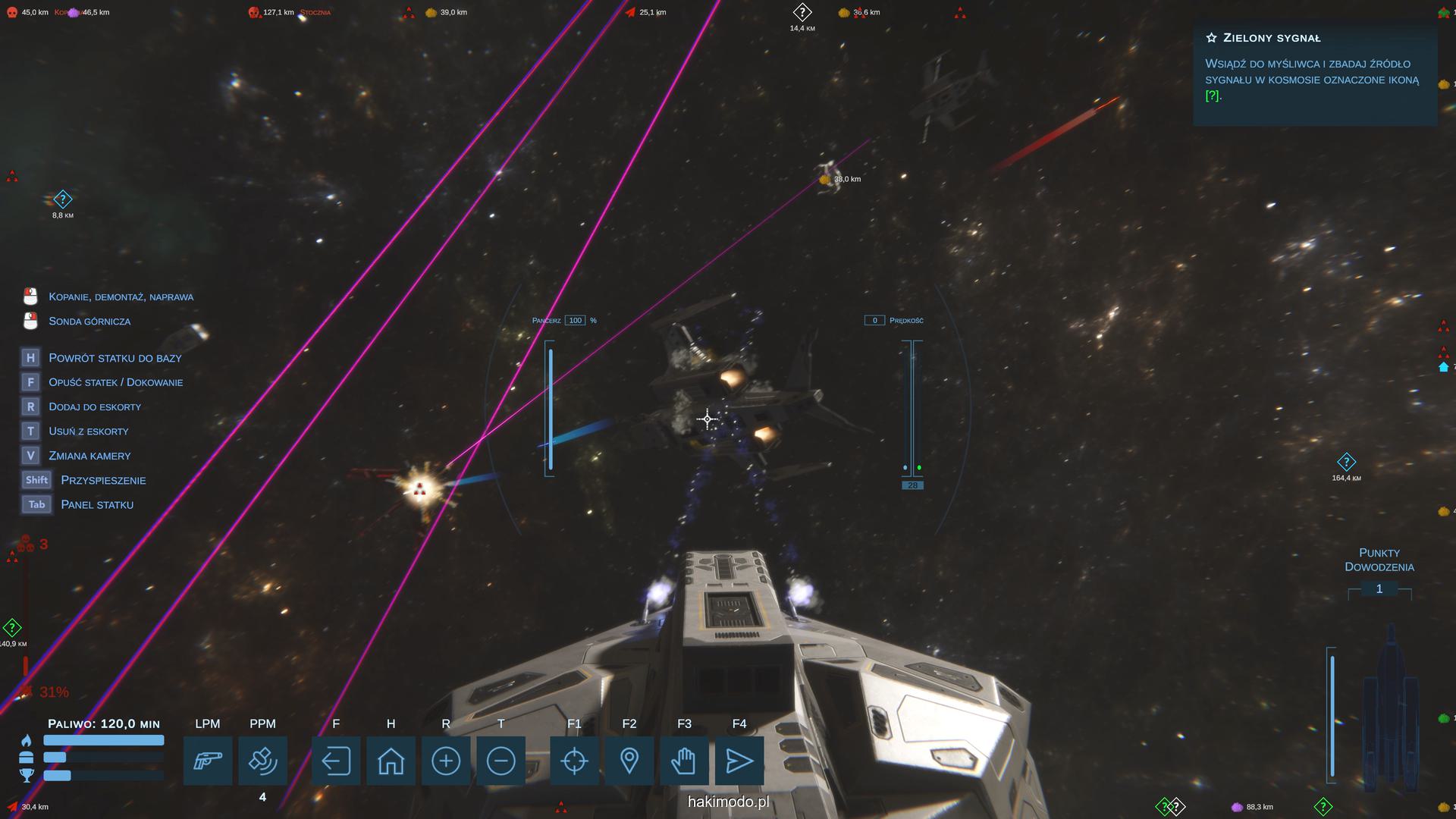The width and height of the screenshot is (1456, 819).
Task: Remove from escort with minus button
Action: click(501, 761)
